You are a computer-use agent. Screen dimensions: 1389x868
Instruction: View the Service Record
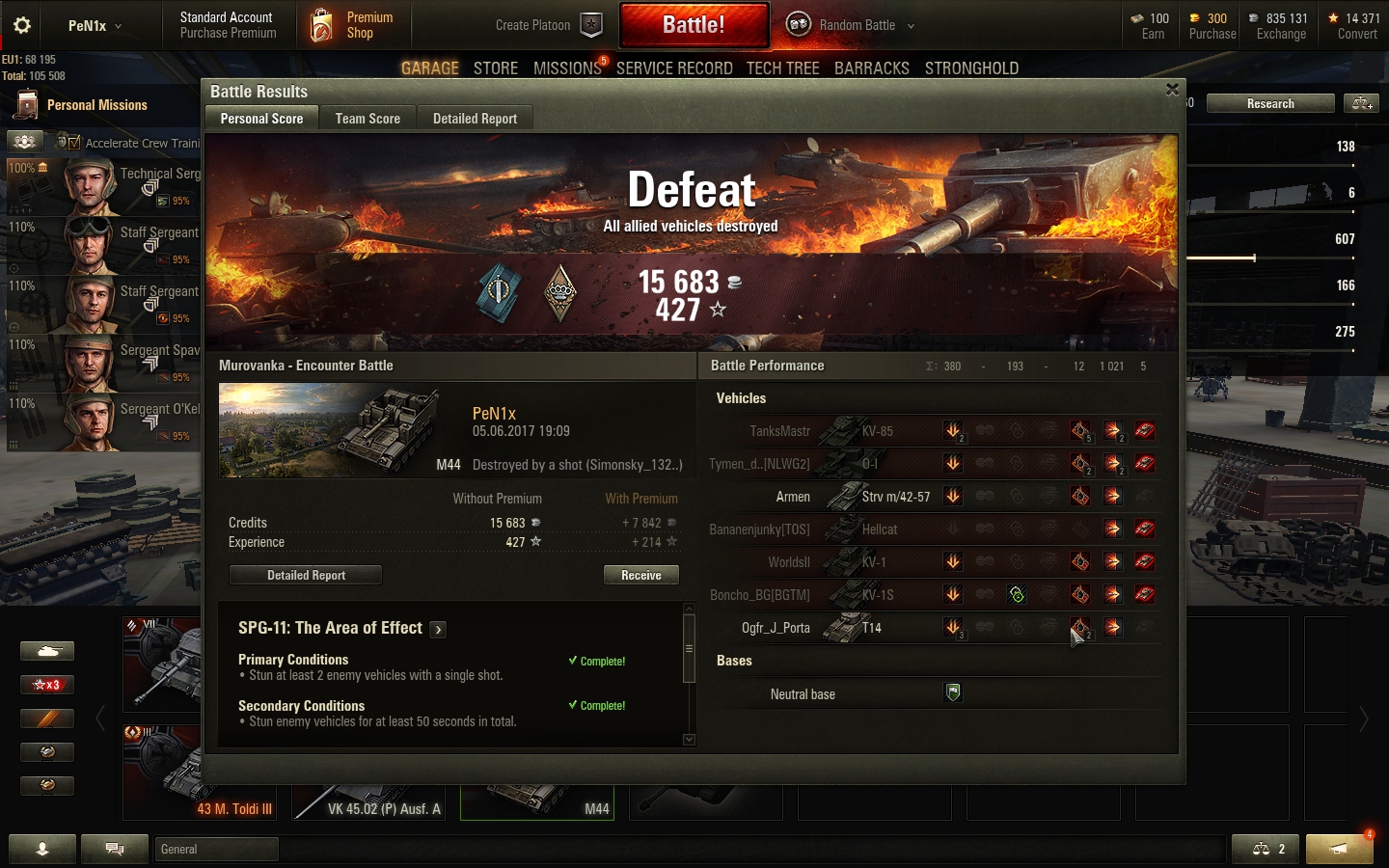[674, 68]
